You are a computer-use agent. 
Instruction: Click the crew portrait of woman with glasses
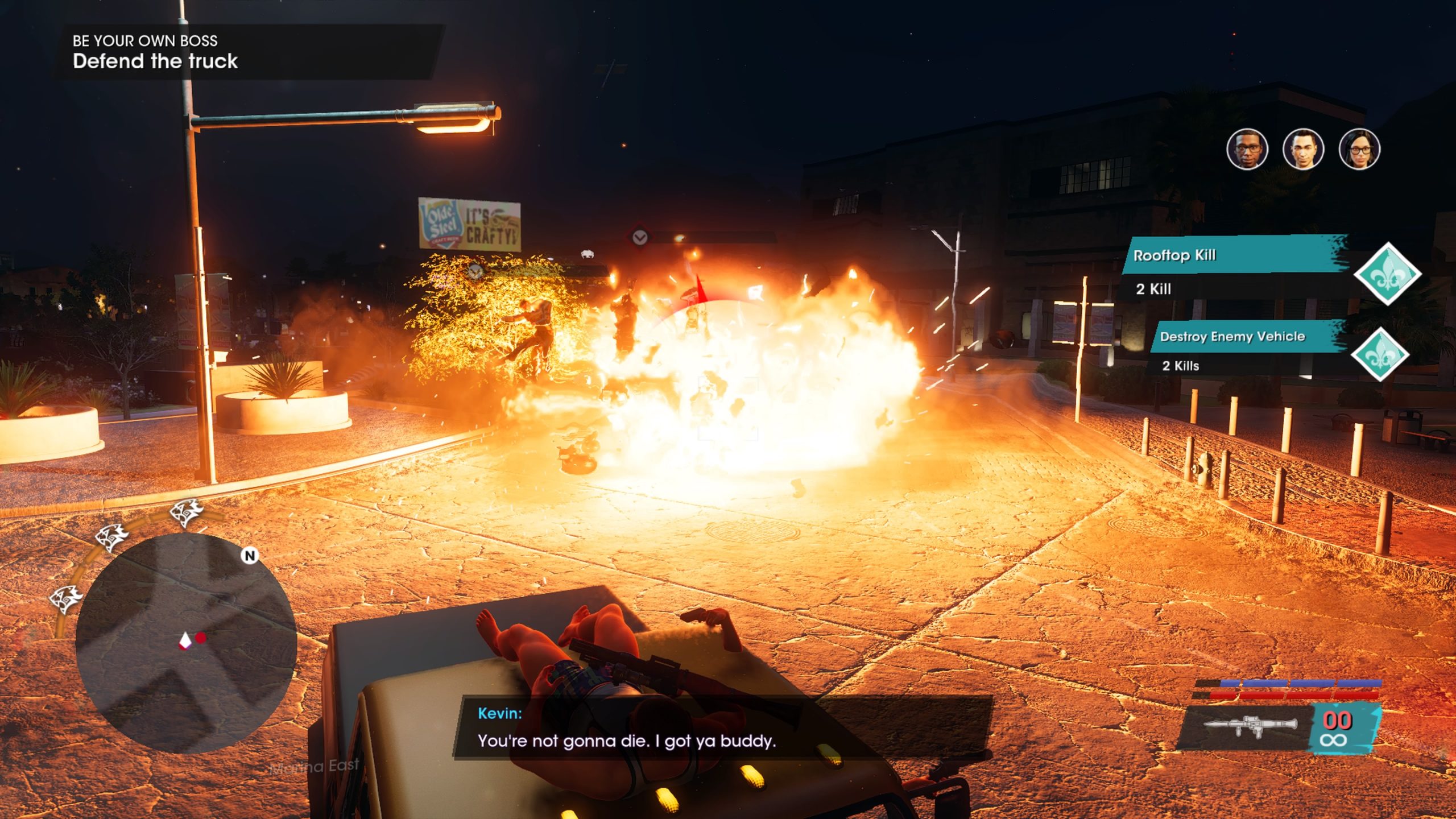pos(1359,150)
